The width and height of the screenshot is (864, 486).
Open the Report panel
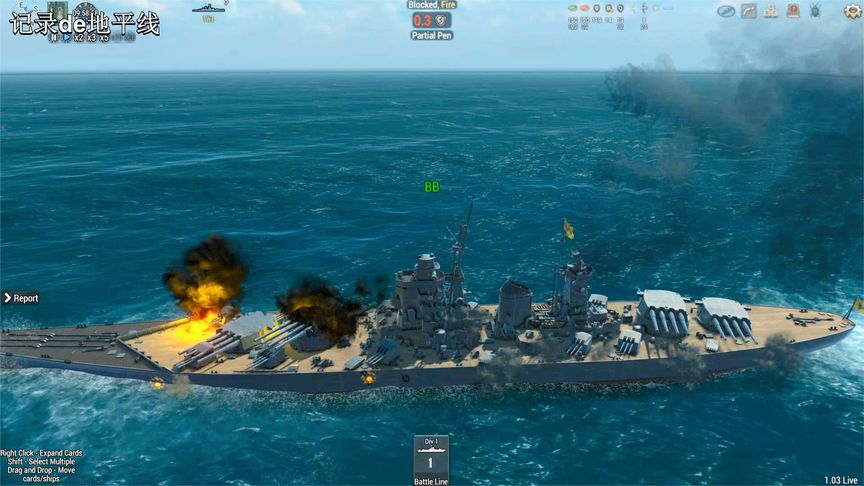coord(22,298)
